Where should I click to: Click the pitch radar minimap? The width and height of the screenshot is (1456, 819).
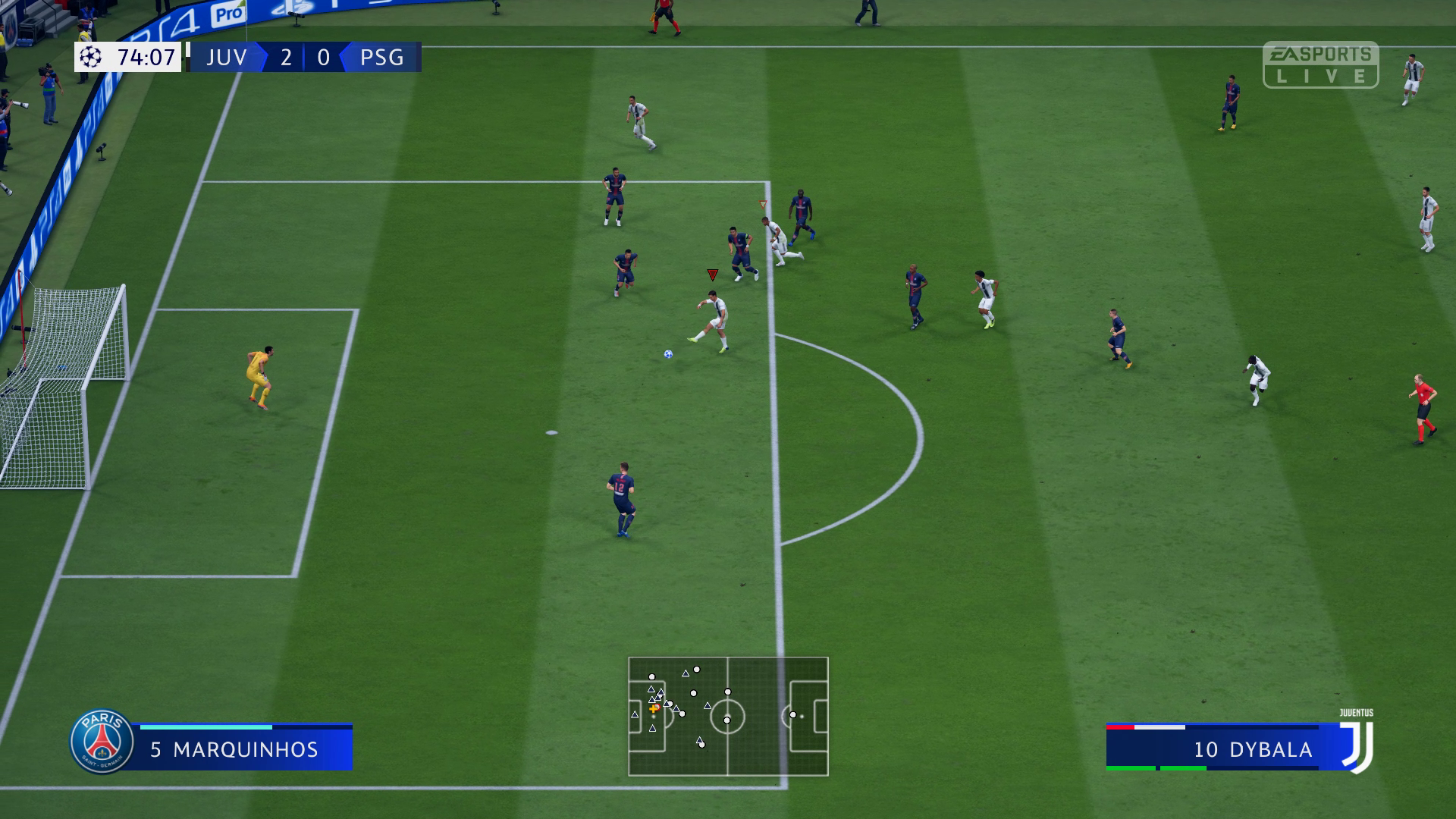[x=728, y=716]
